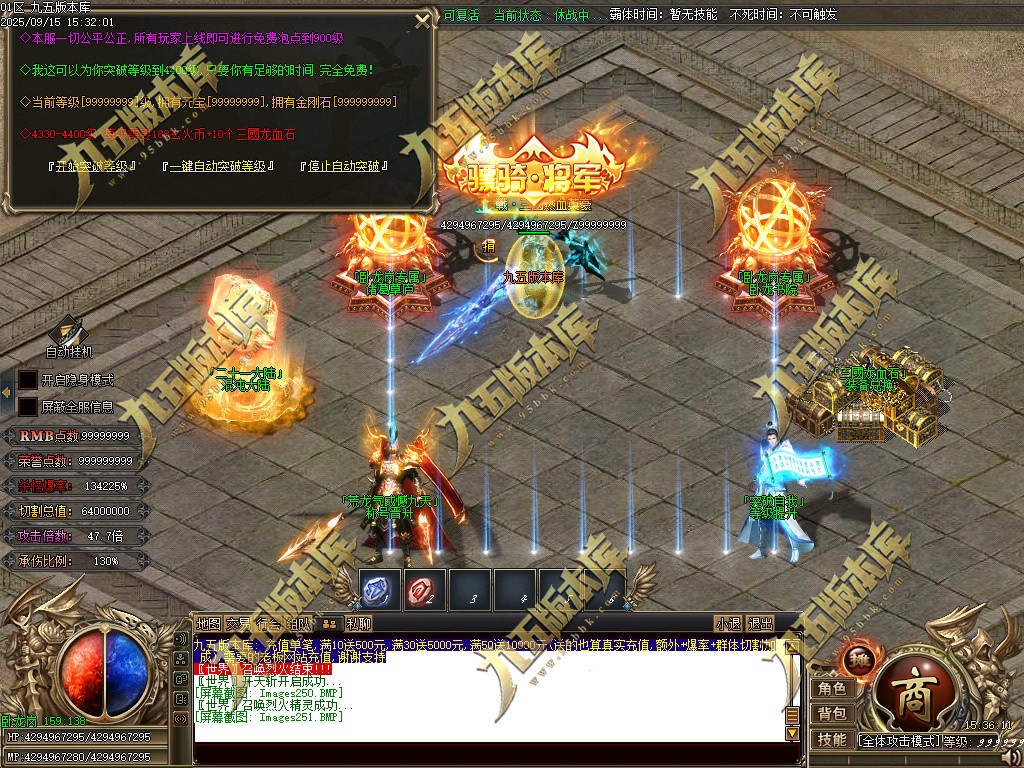
Task: Toggle the 开启隐身模式 checkbox
Action: coord(28,380)
